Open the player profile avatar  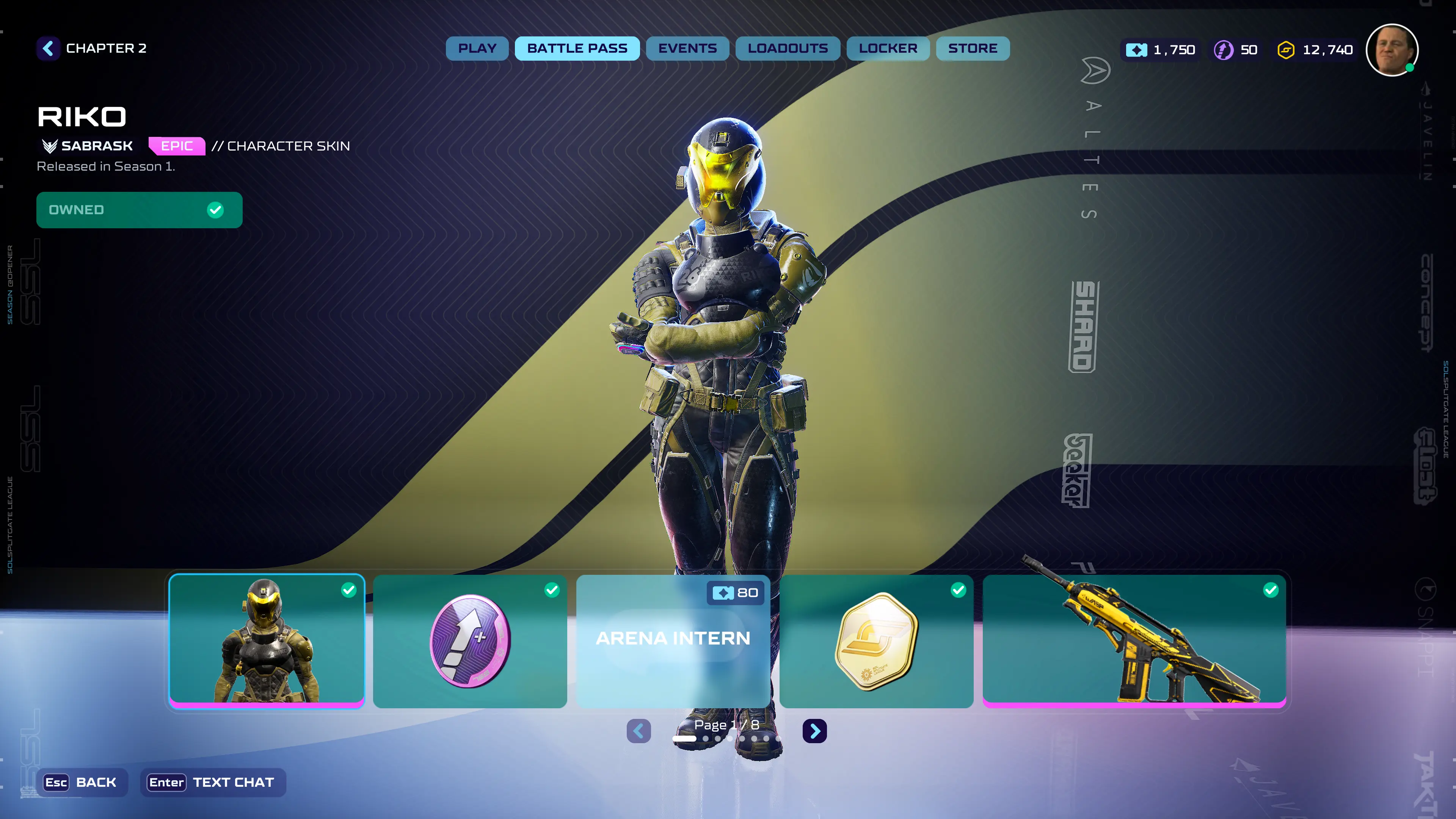point(1392,50)
